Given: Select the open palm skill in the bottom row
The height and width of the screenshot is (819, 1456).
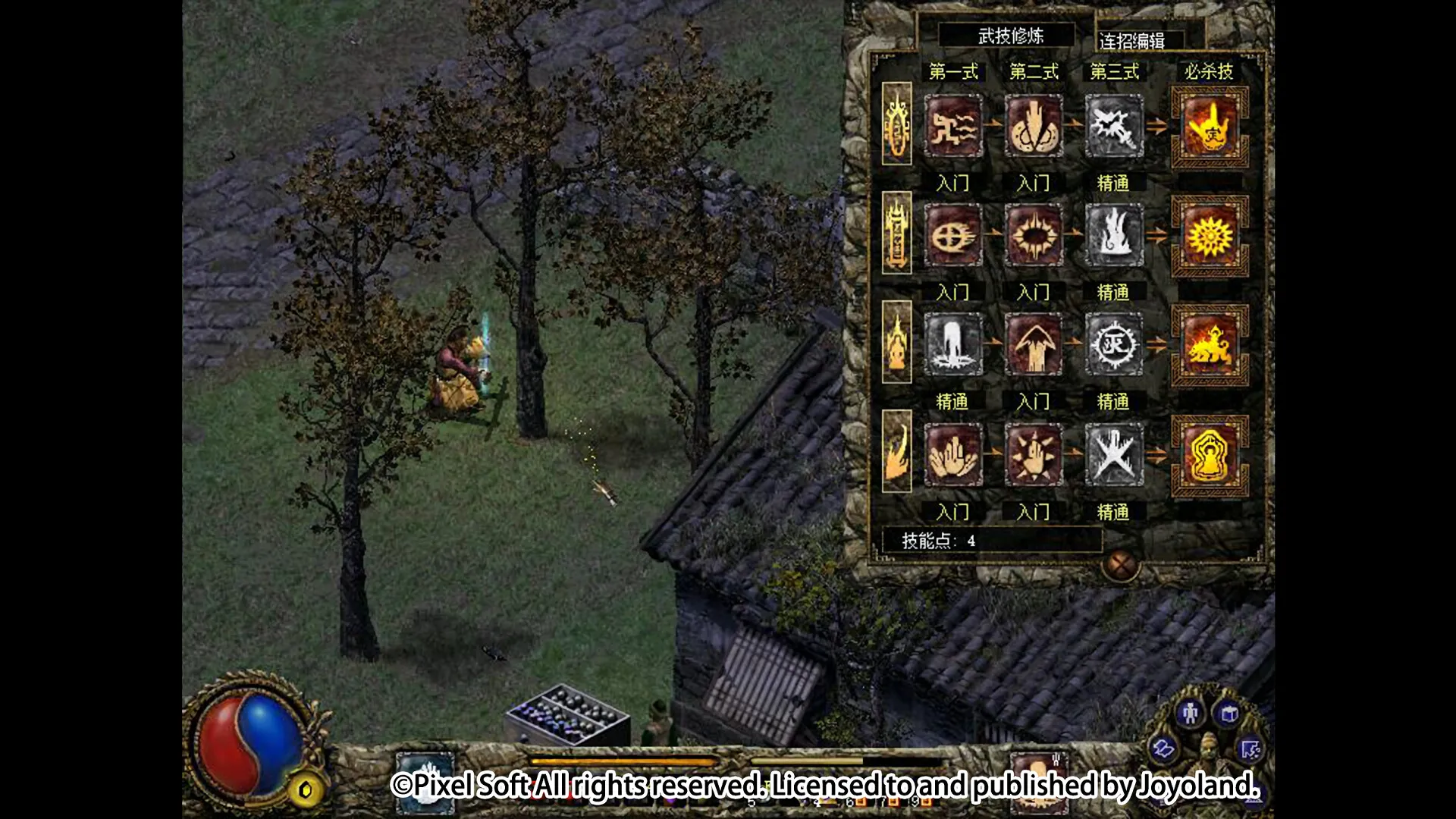Looking at the screenshot, I should tap(953, 453).
